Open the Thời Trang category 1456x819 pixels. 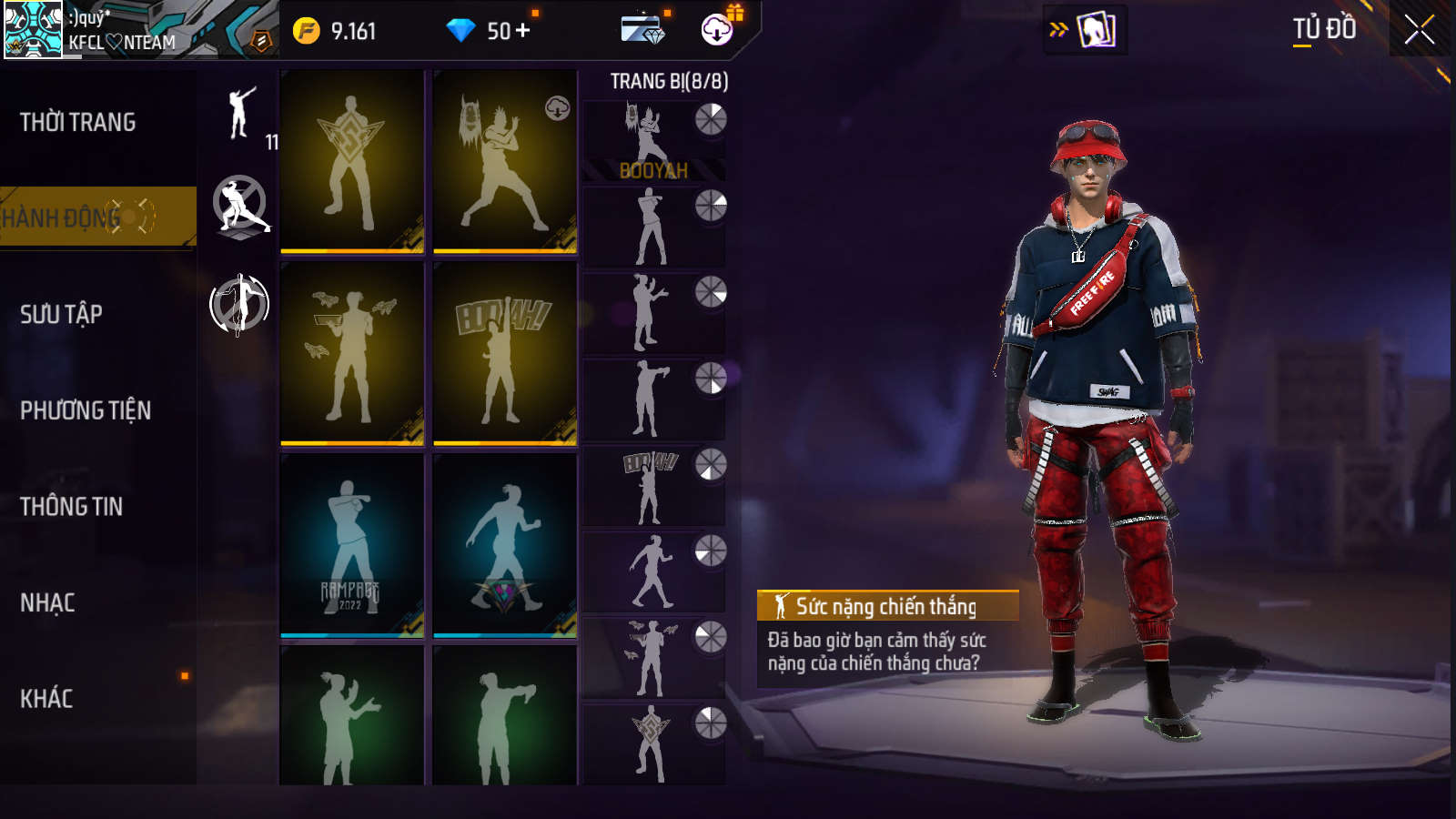pos(78,122)
